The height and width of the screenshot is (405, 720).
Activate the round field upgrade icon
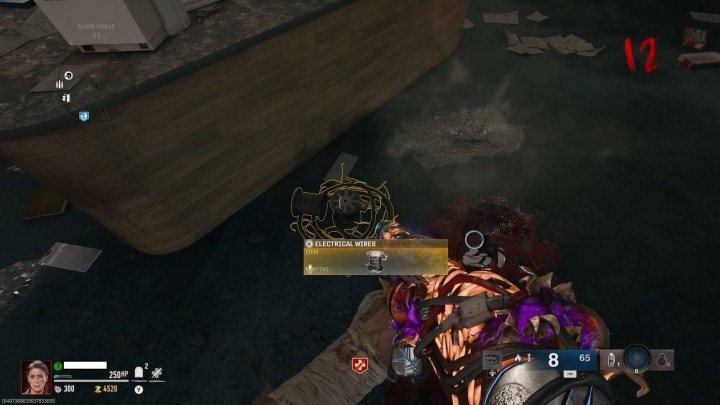point(636,359)
